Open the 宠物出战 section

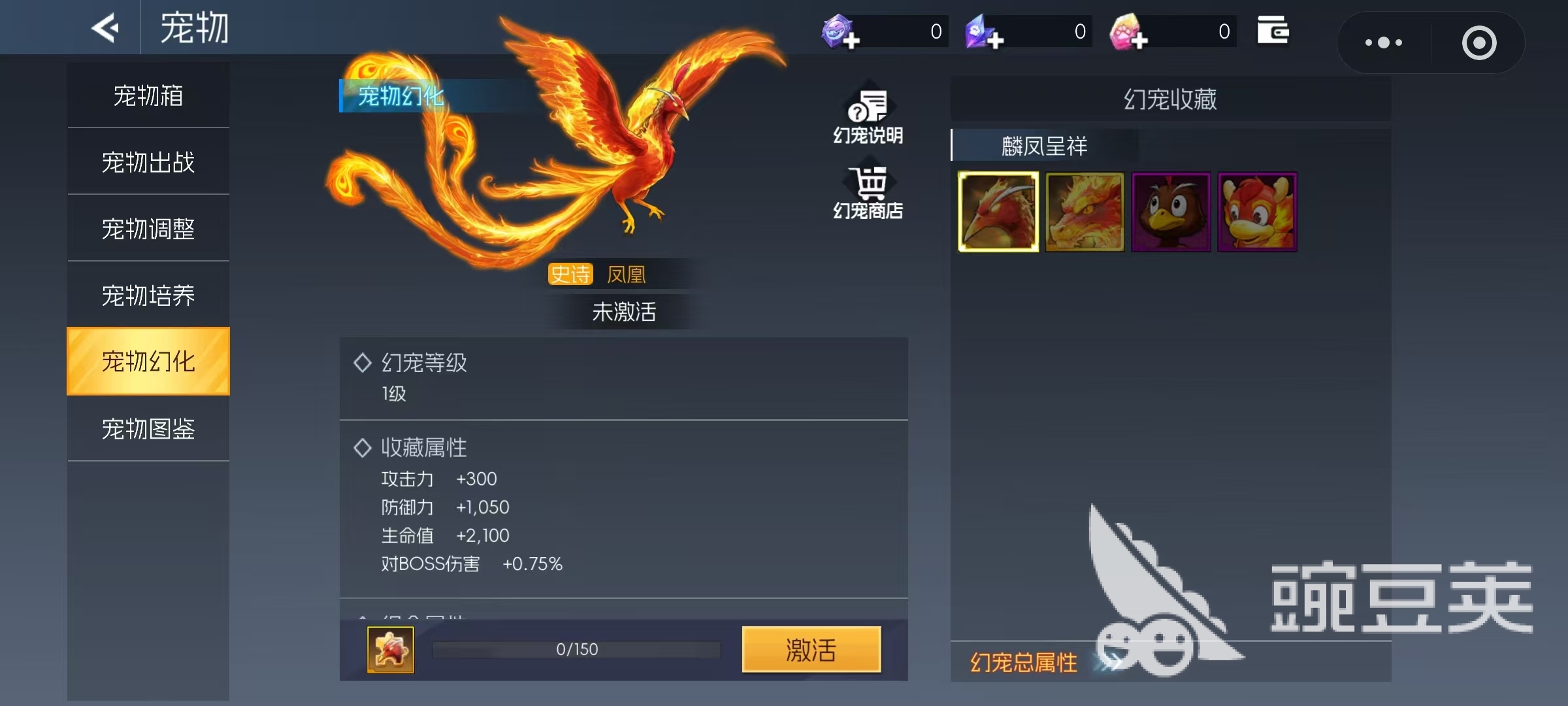(148, 161)
